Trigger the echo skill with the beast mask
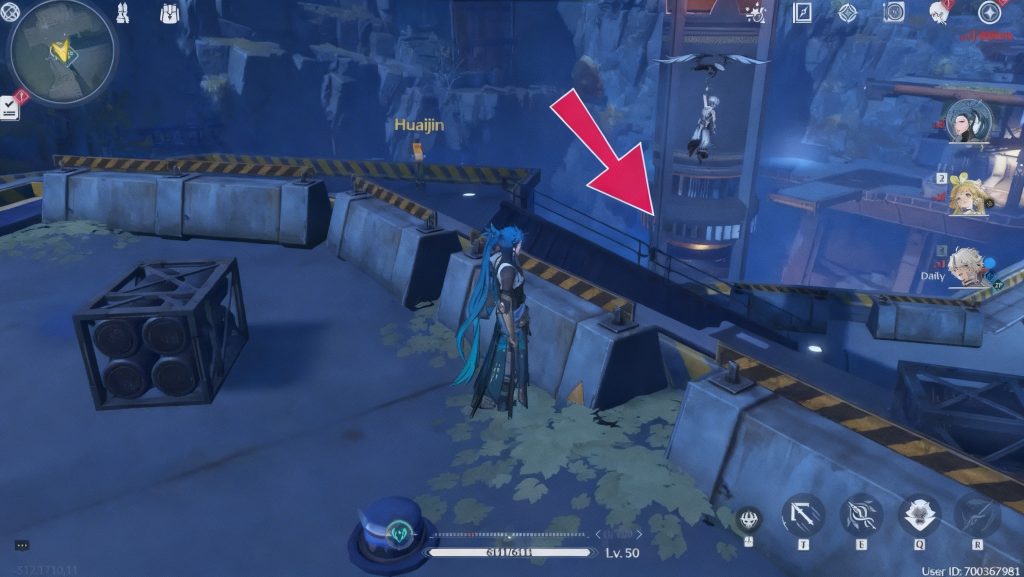Screen dimensions: 1024x577 tap(919, 516)
